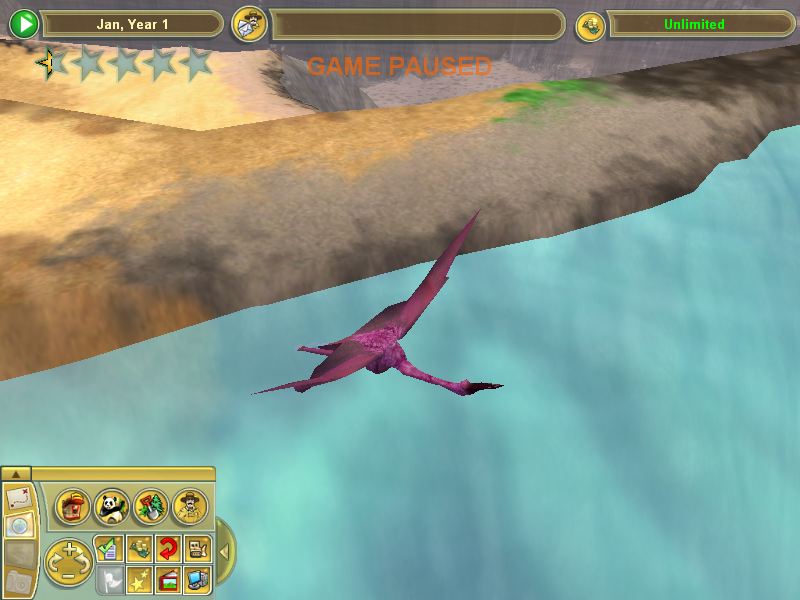Open the zoo finances coins panel

(x=139, y=548)
